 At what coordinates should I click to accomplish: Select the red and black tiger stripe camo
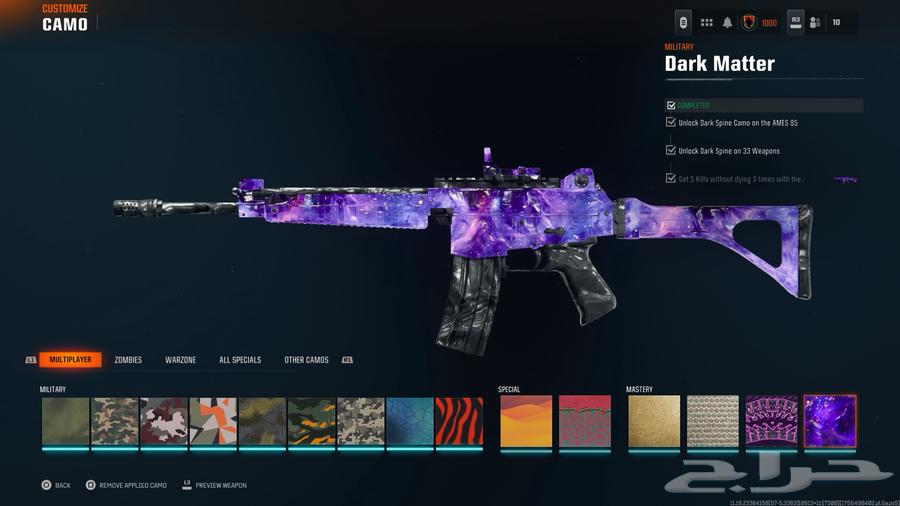(x=459, y=421)
